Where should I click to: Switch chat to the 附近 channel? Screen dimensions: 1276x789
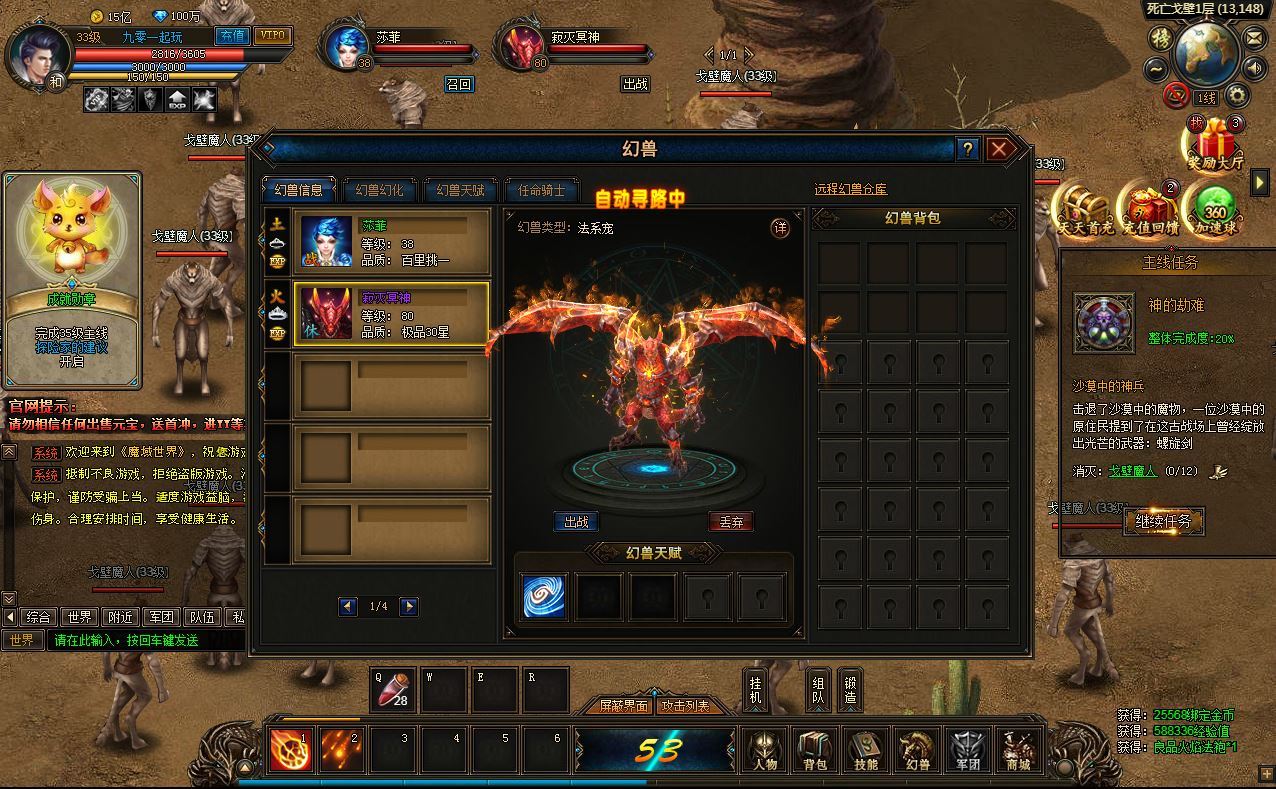tap(122, 617)
